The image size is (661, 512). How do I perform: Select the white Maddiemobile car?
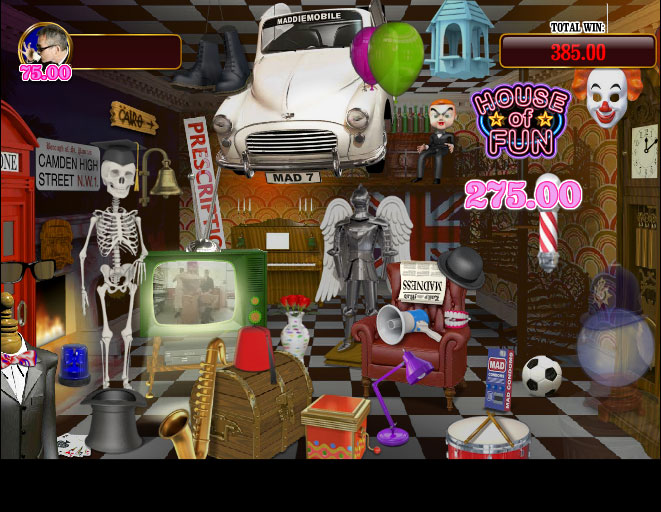coord(298,95)
